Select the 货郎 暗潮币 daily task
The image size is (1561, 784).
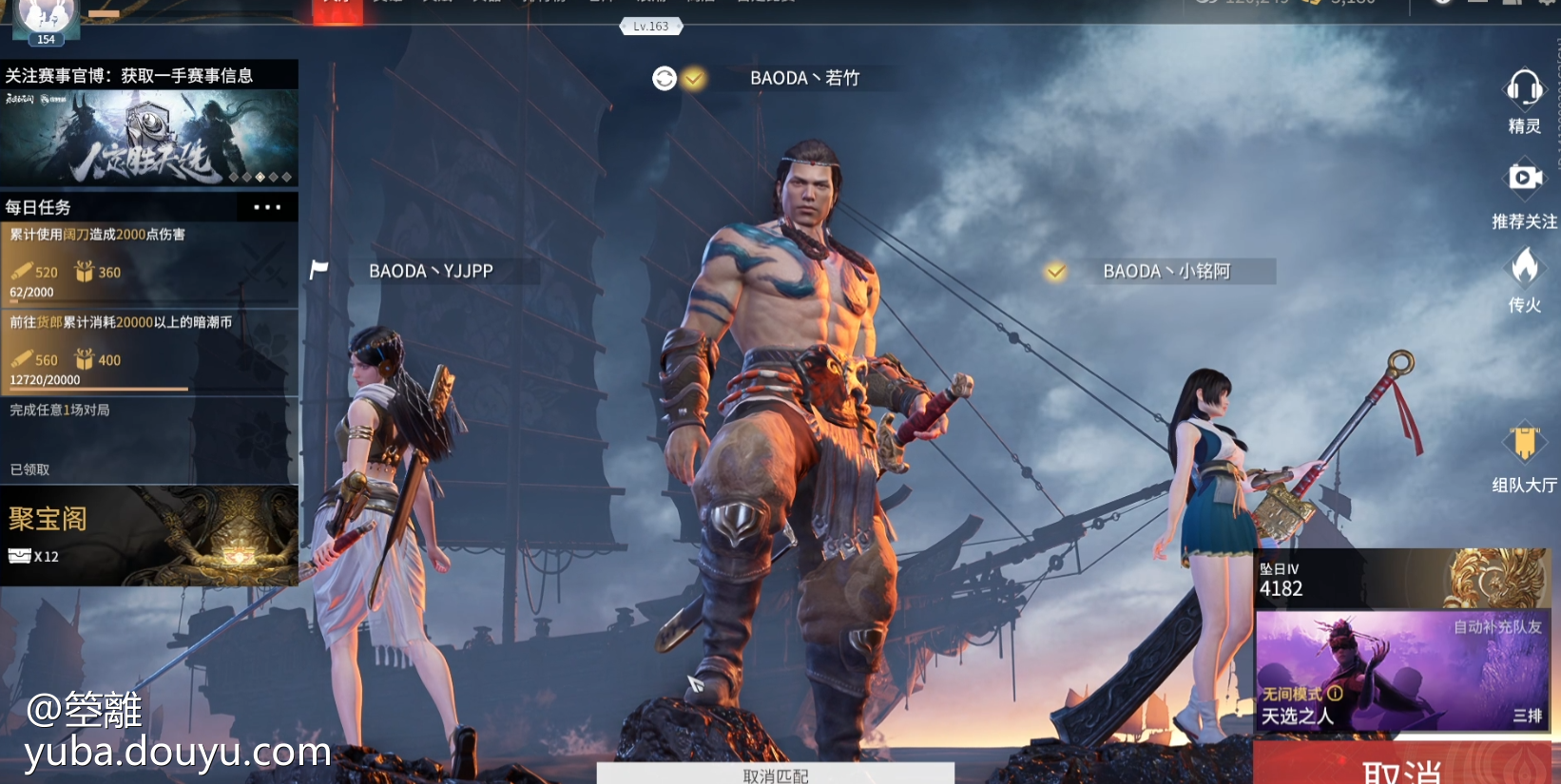(x=149, y=351)
